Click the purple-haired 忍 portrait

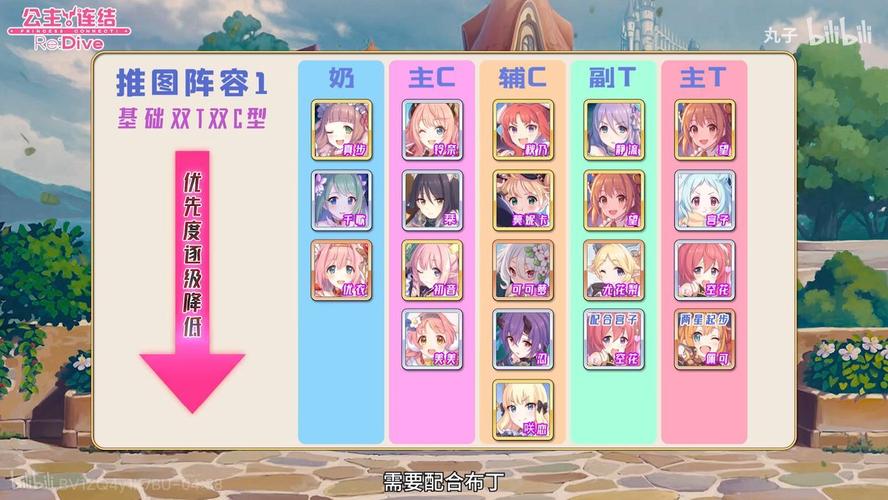point(523,340)
